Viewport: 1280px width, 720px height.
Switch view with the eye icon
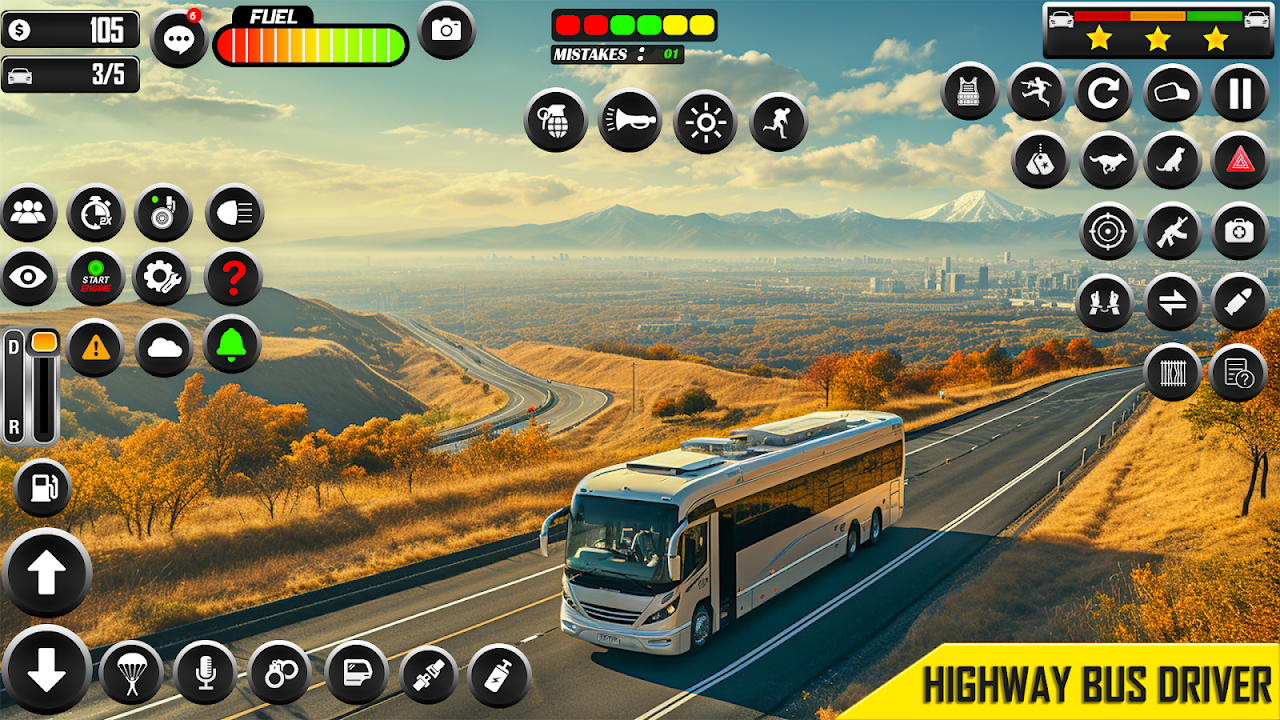28,277
